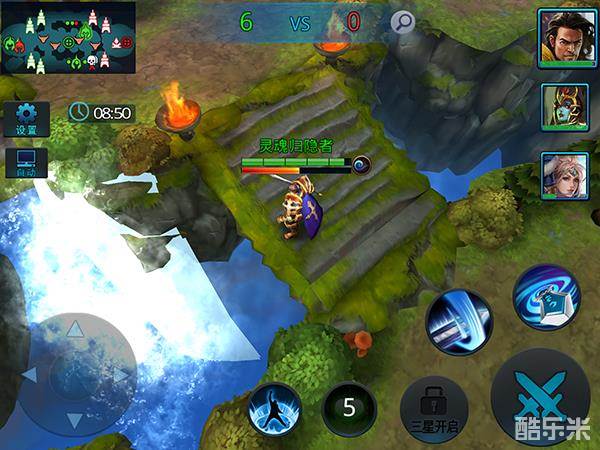Tap the skill on cooldown showing 5

tap(349, 408)
